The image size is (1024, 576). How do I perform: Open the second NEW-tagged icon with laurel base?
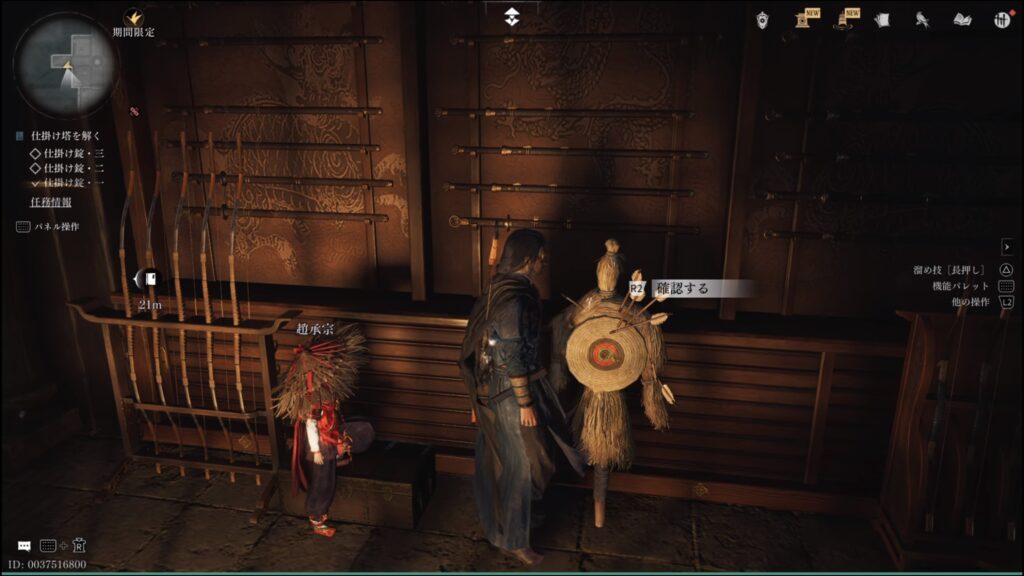coord(846,18)
